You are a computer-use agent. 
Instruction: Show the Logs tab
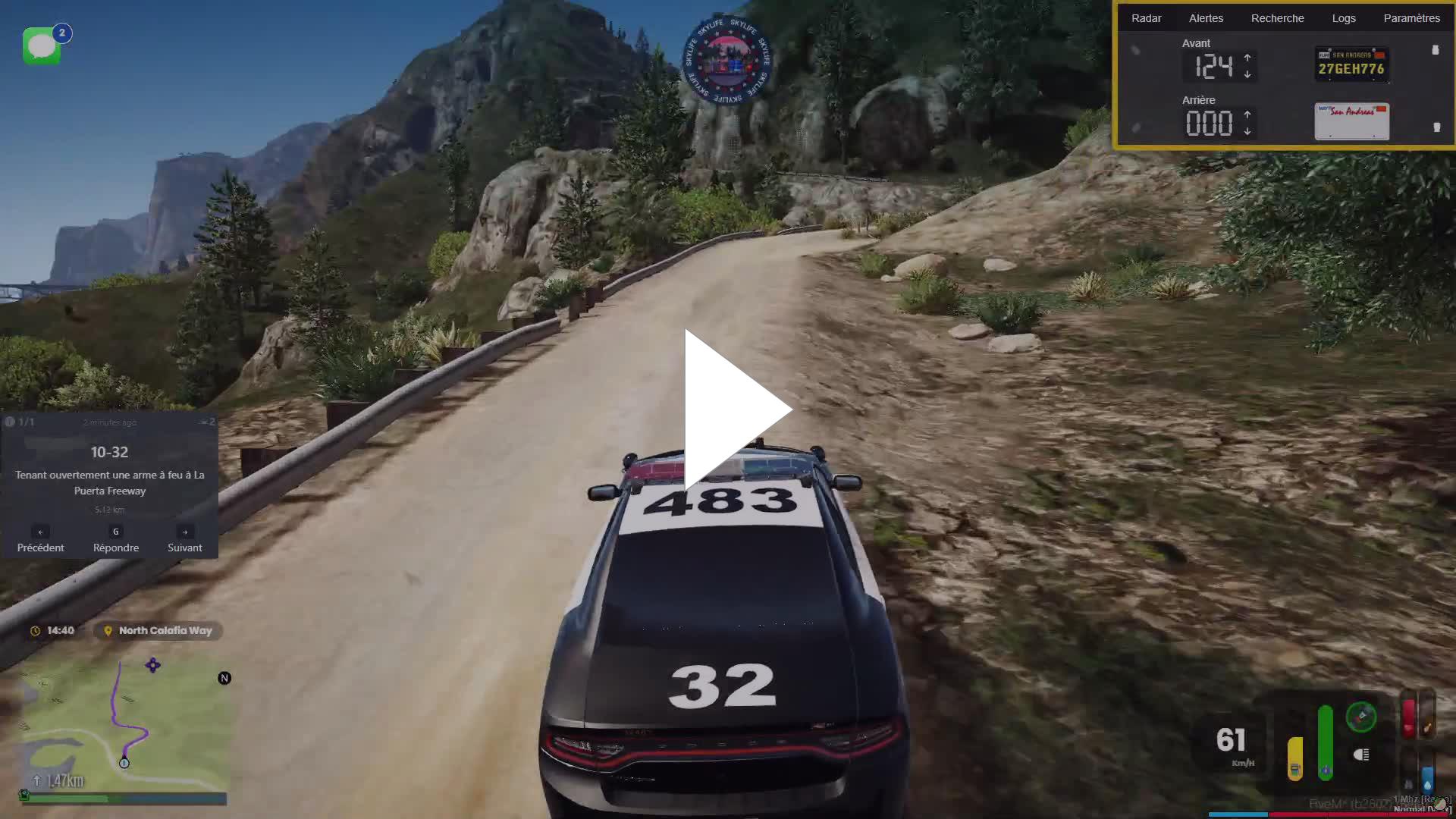[x=1343, y=18]
